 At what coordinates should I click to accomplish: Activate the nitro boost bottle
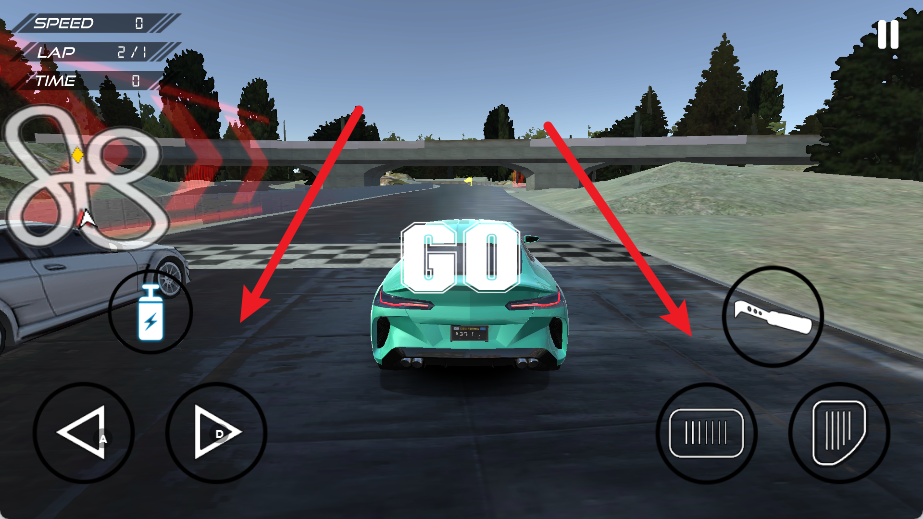[151, 311]
